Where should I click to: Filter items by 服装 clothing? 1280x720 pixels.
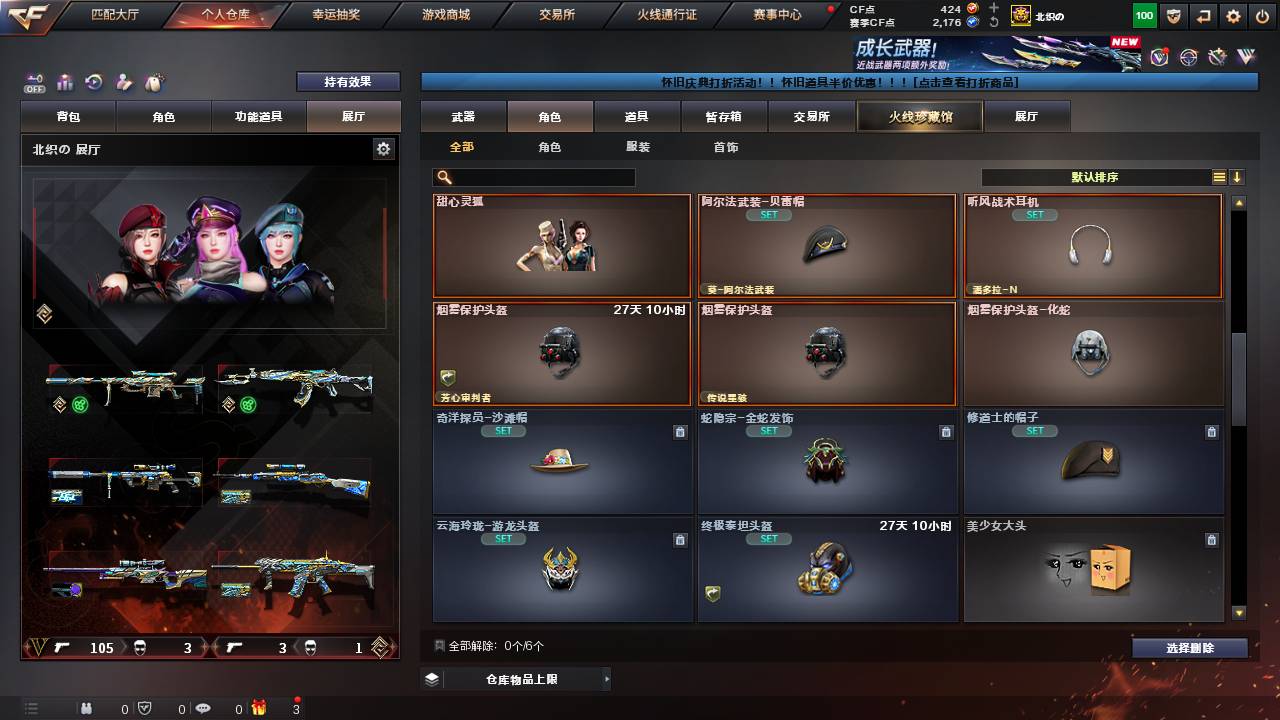[638, 147]
